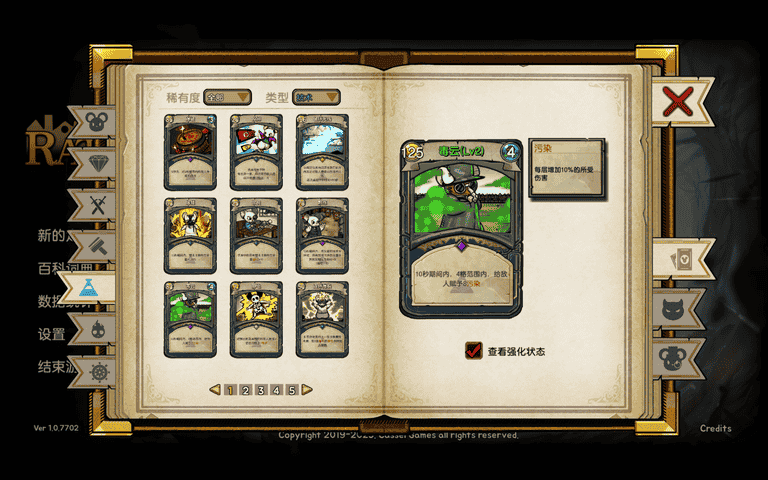Screen dimensions: 768x480
Task: Click the next page arrow
Action: [307, 390]
